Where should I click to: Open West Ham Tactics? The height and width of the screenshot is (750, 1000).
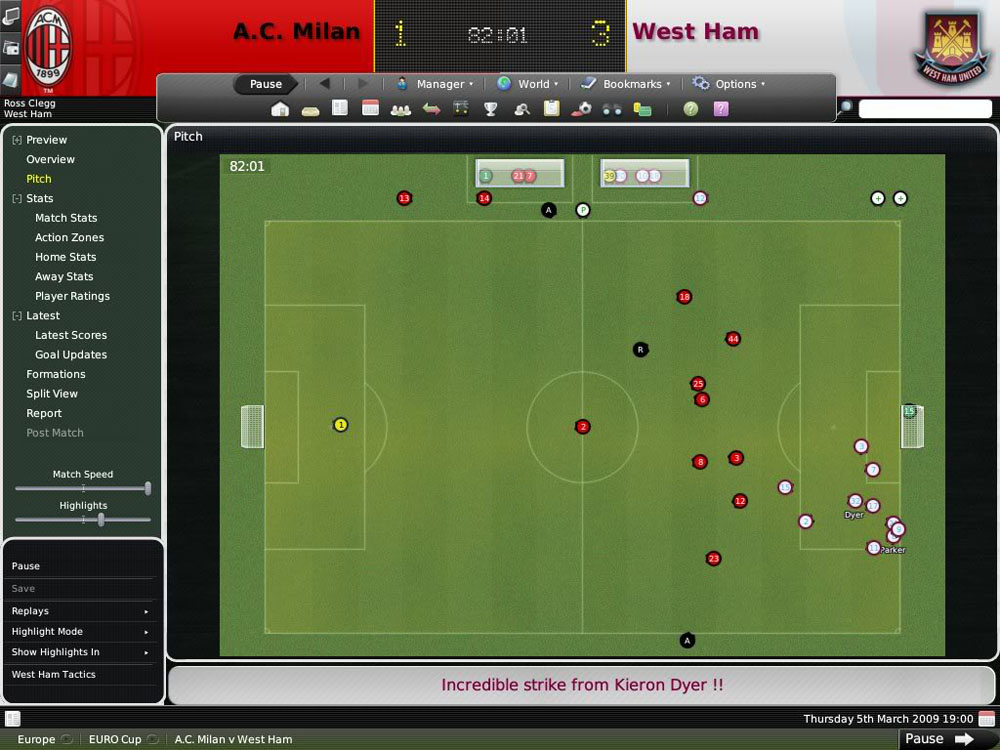(x=54, y=675)
